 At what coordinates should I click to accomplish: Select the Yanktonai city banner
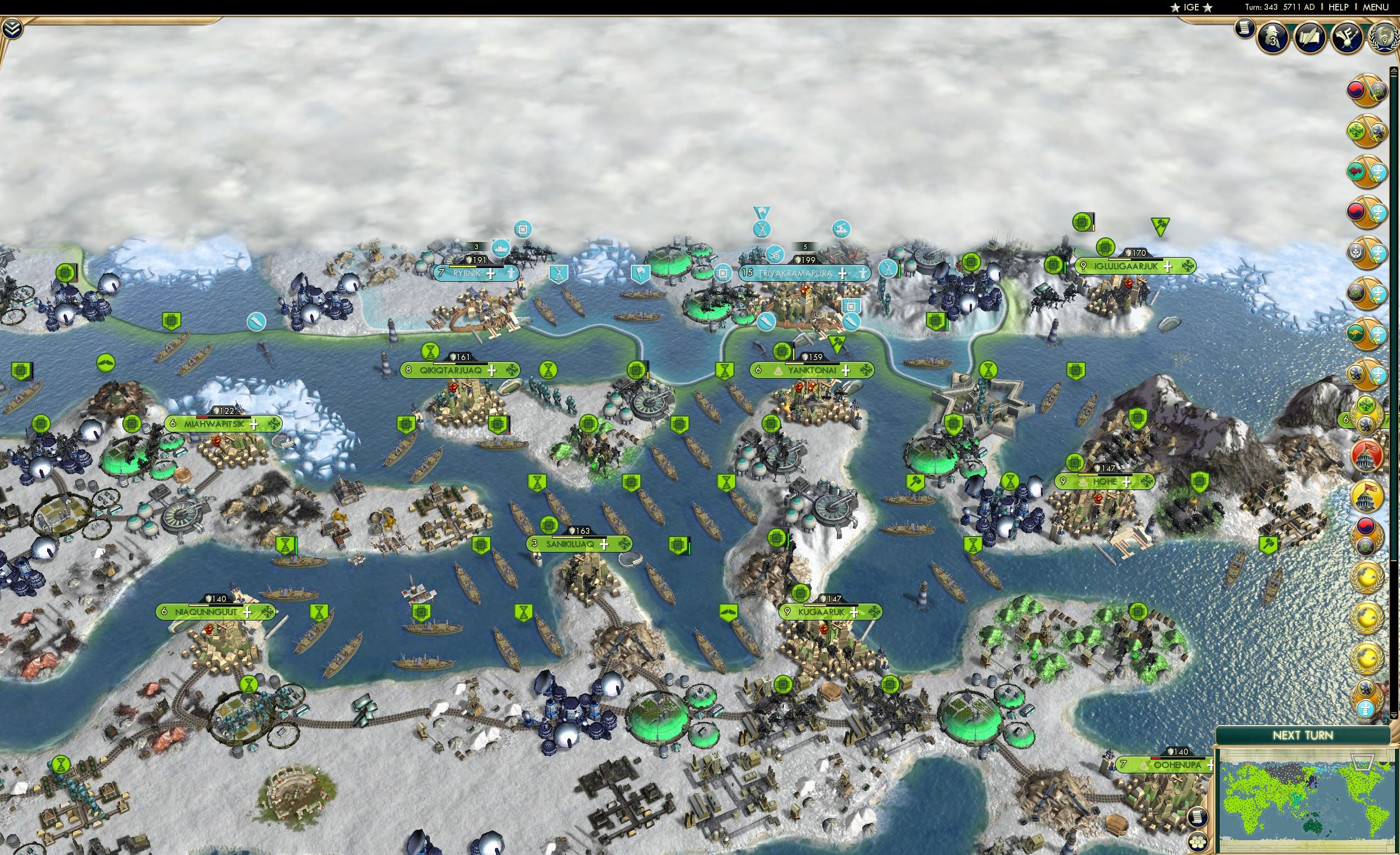[x=813, y=369]
